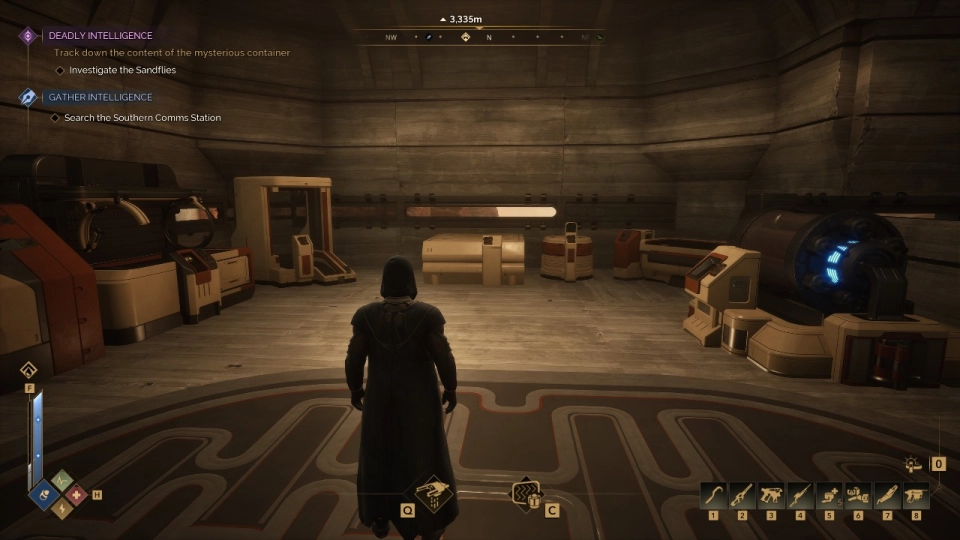Click the lamp icon above the hotbar

(x=912, y=464)
